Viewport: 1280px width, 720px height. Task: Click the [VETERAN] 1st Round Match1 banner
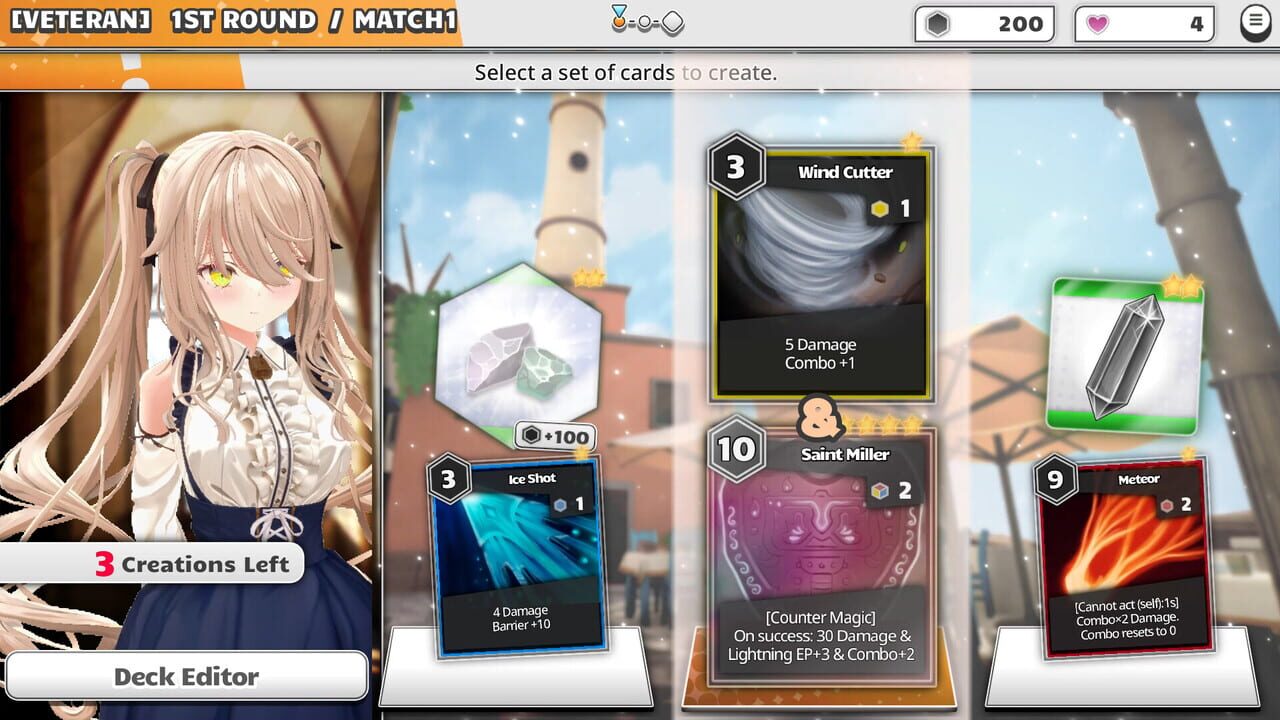[x=230, y=20]
